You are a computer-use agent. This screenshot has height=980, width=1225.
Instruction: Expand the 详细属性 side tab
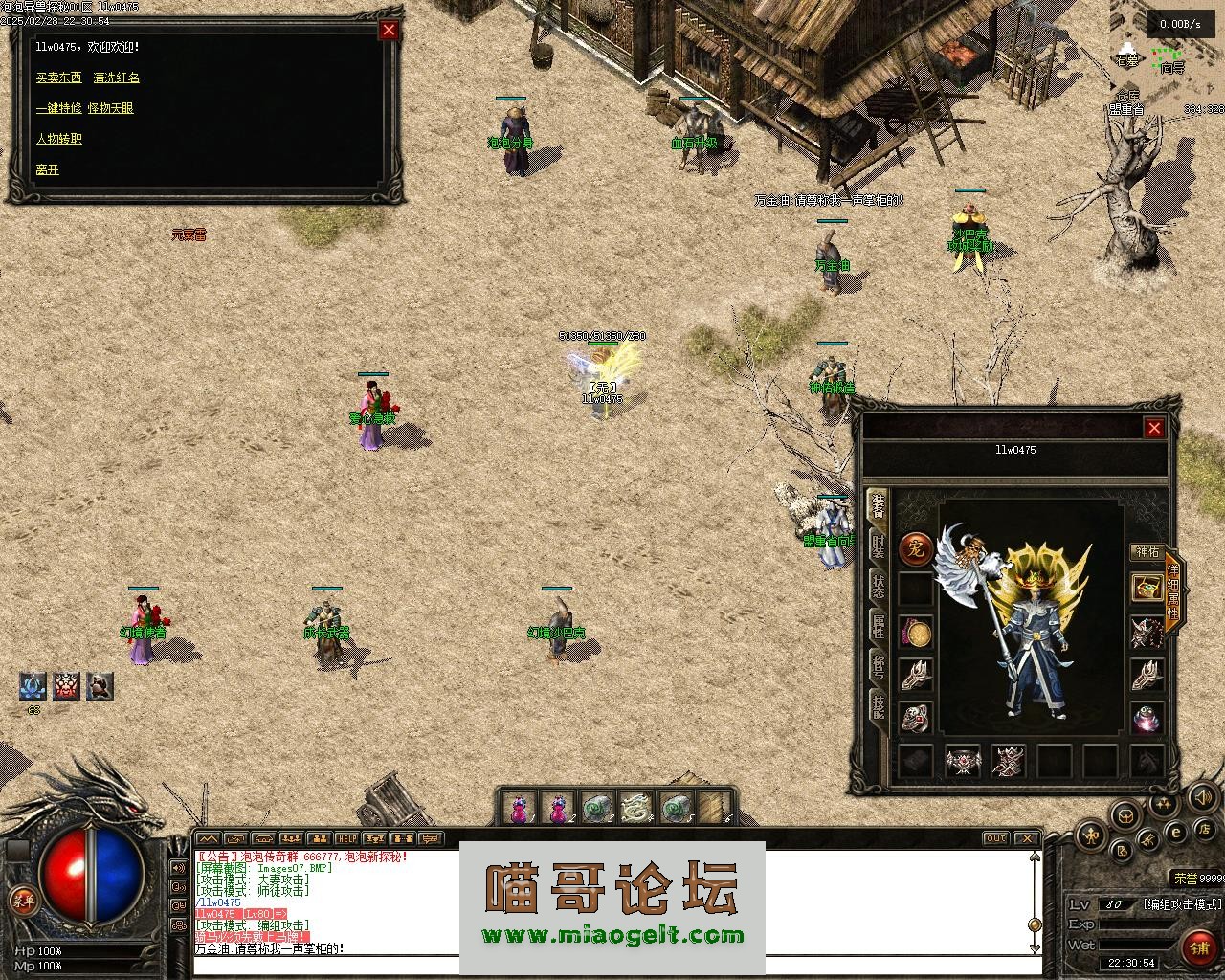coord(1173,592)
